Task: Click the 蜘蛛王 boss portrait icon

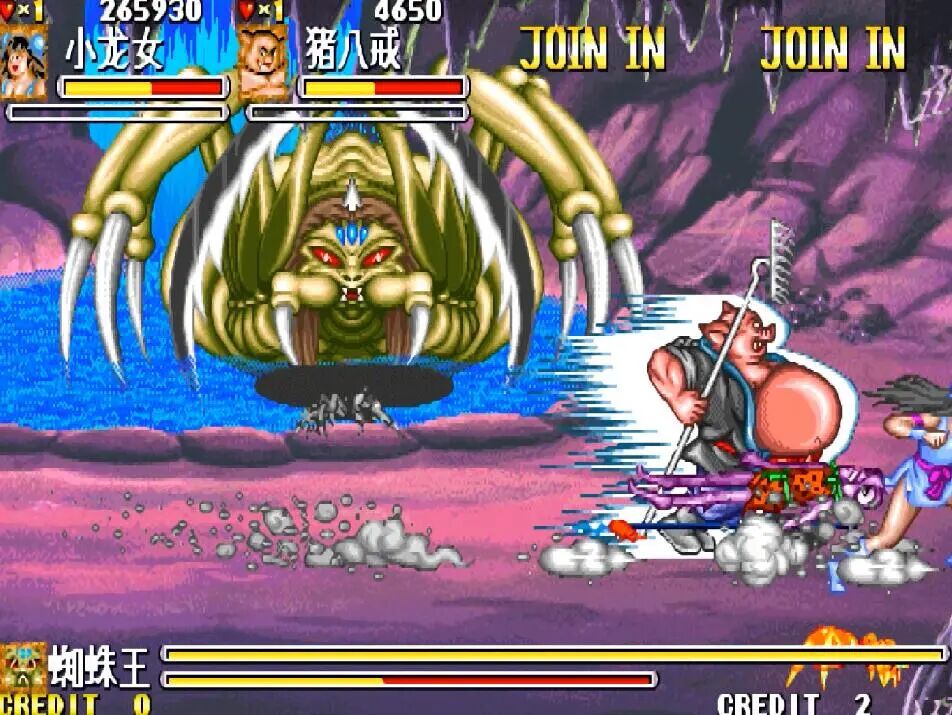Action: pyautogui.click(x=23, y=666)
